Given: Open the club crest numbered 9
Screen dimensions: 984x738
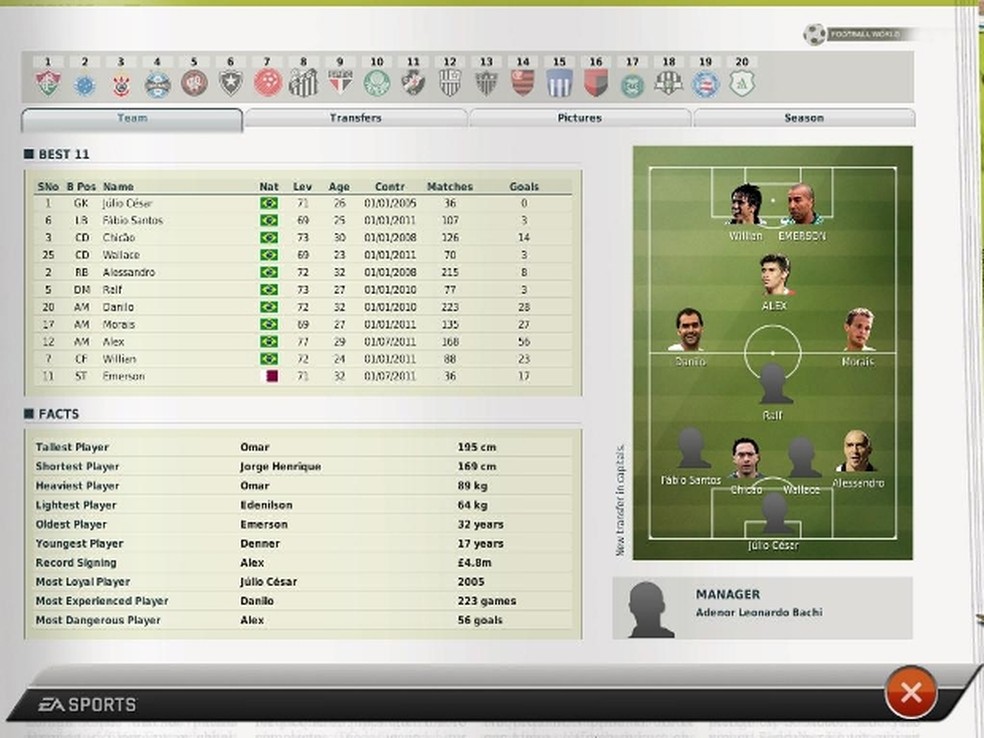Looking at the screenshot, I should [x=340, y=83].
